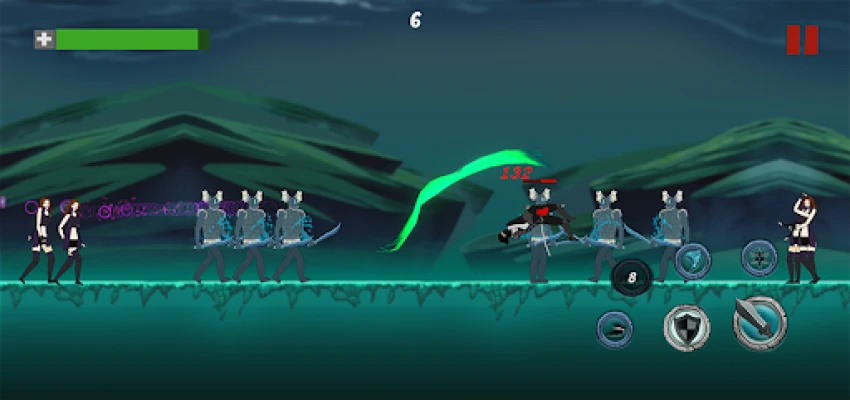Tap the dark skill button showing 8
Image resolution: width=850 pixels, height=400 pixels.
pyautogui.click(x=631, y=277)
